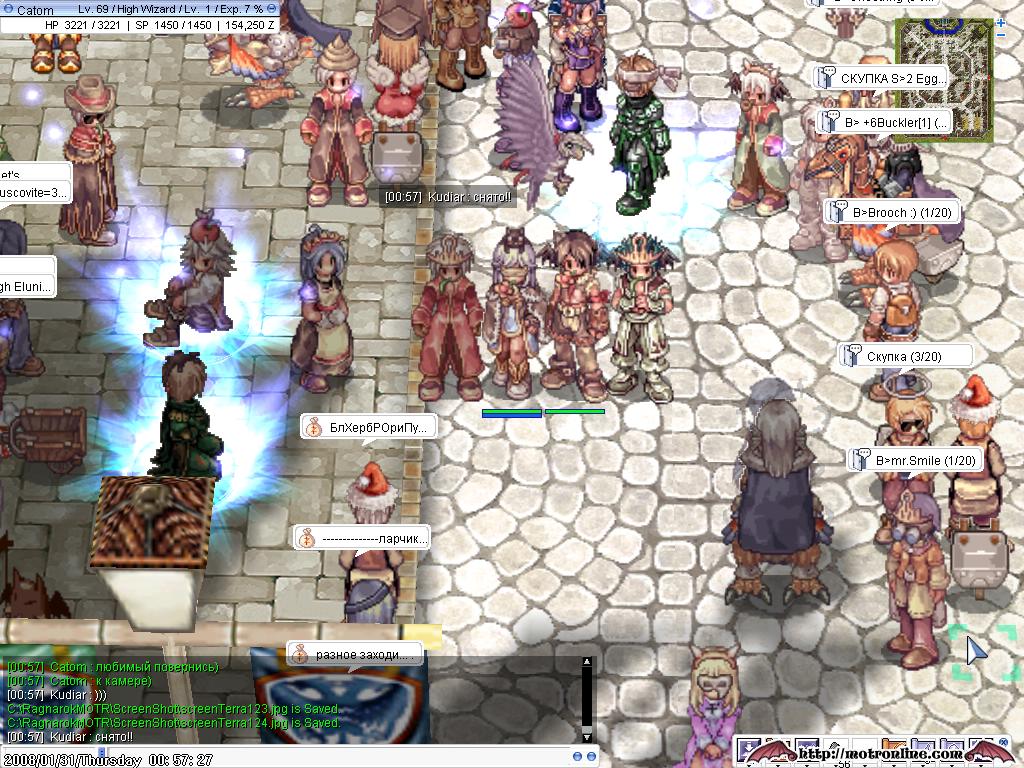Zoom in the minimap with plus button
Viewport: 1024px width, 768px height.
[1001, 22]
